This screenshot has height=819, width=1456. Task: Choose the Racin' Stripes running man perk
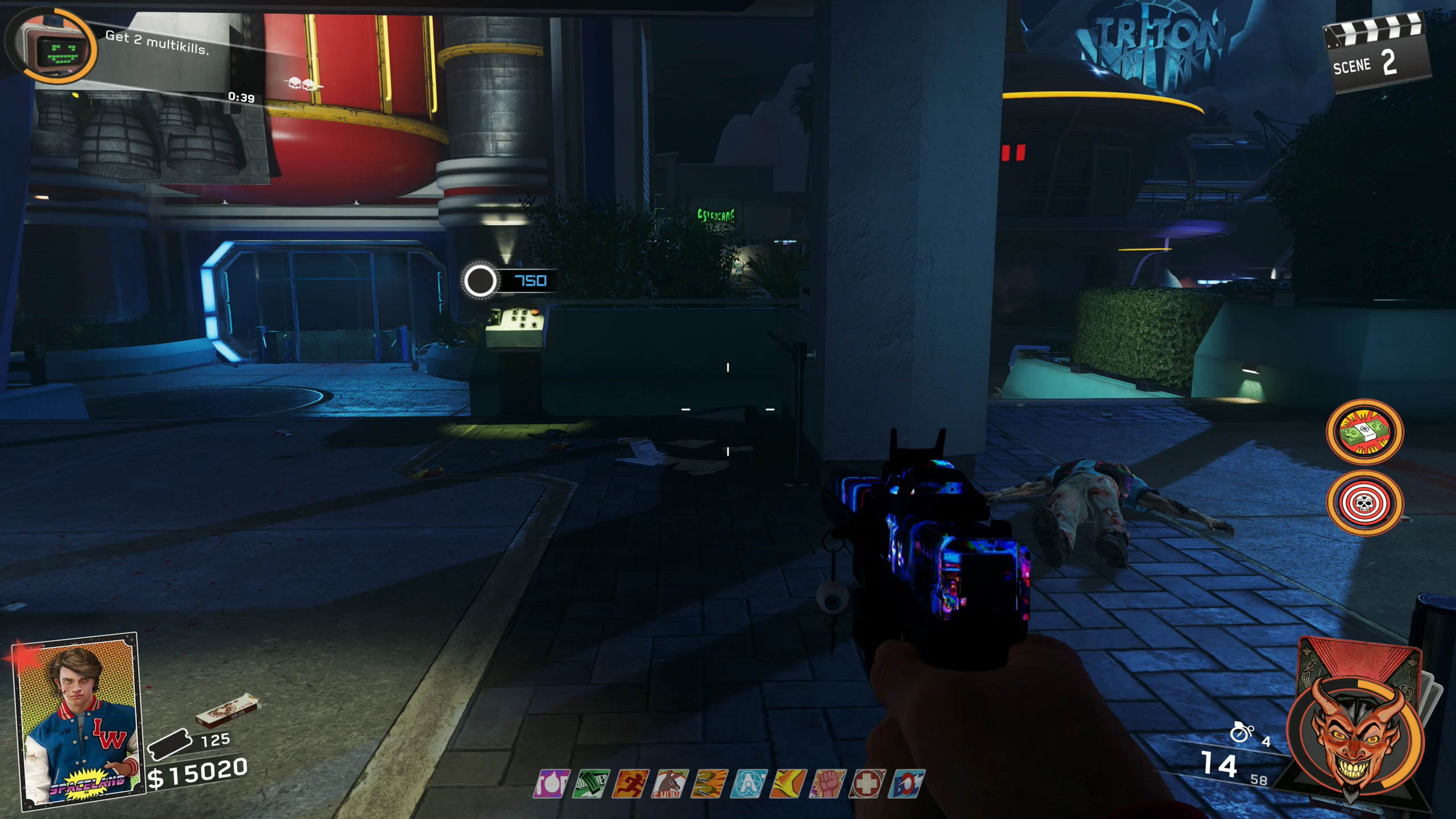630,784
